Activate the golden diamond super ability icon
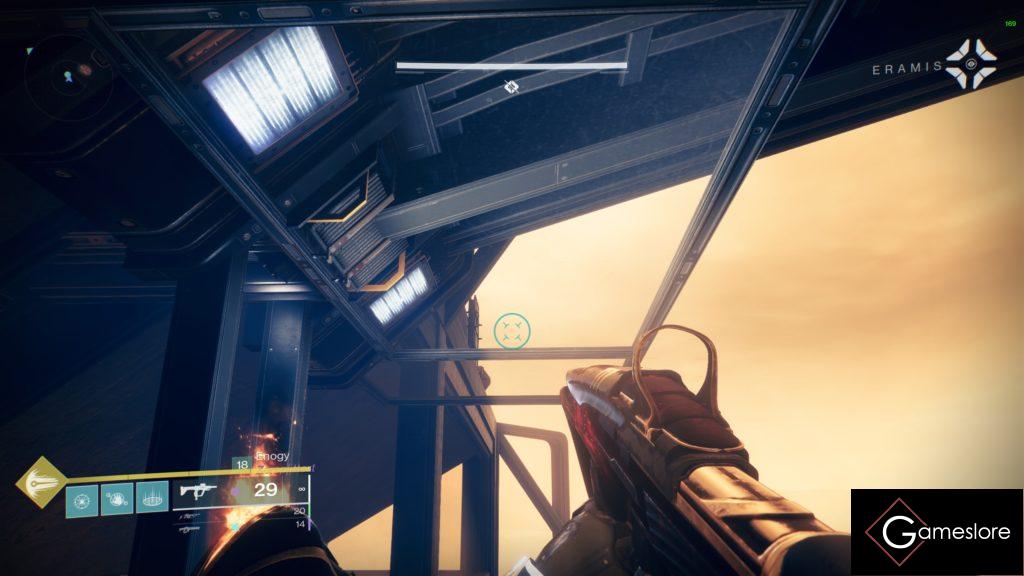This screenshot has height=576, width=1024. [x=40, y=483]
